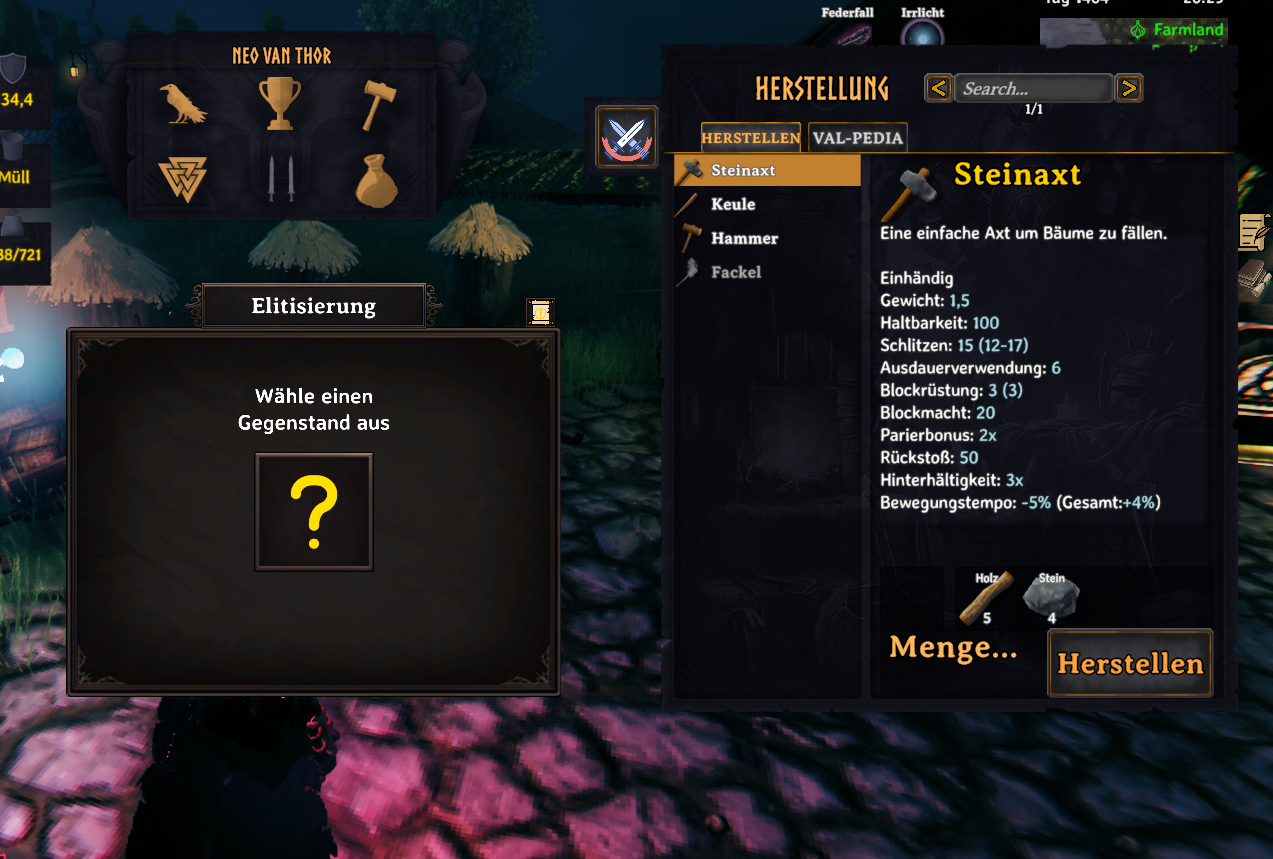
Task: Click the question mark item slot
Action: click(x=314, y=512)
